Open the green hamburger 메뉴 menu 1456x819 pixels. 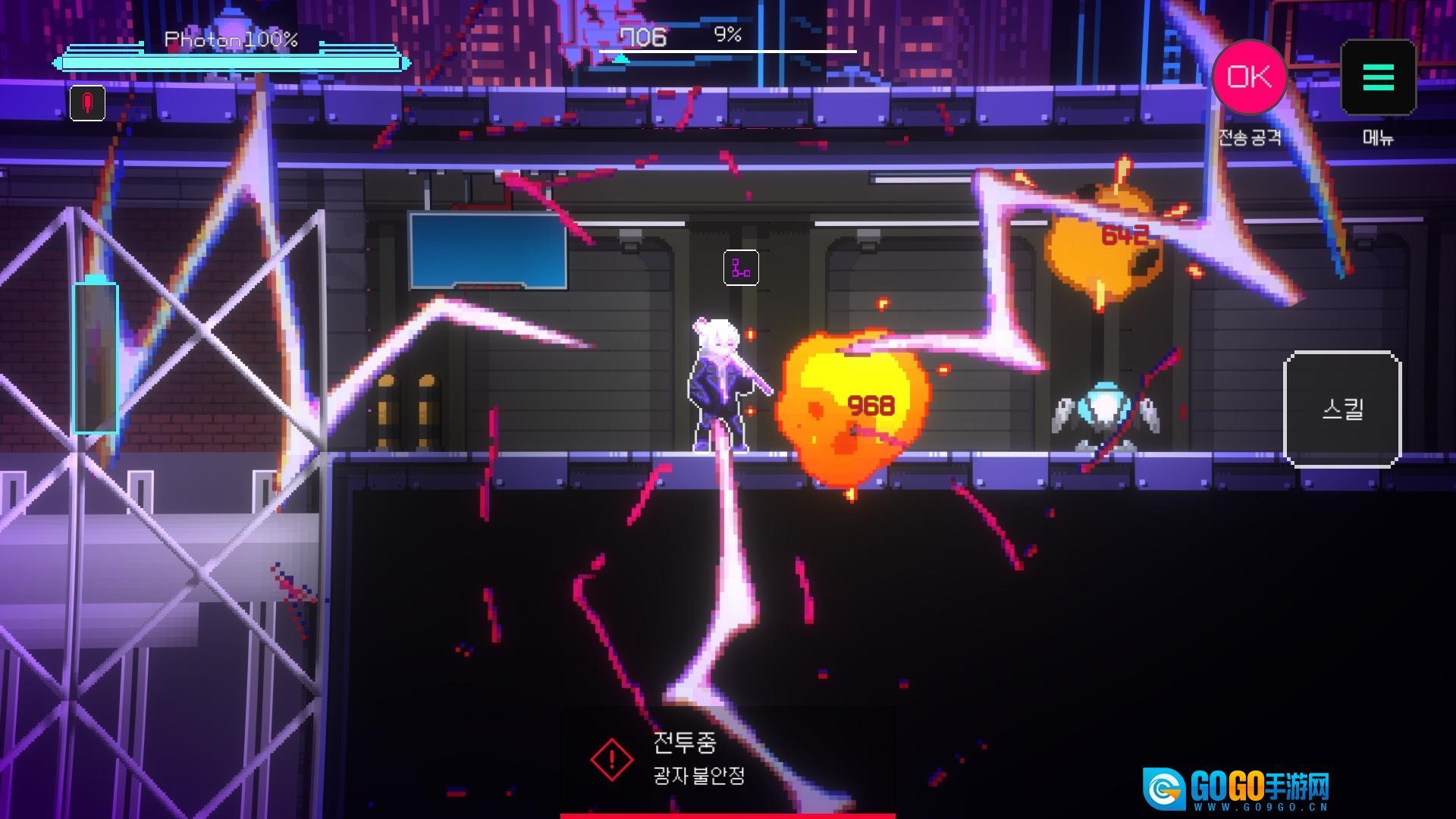pyautogui.click(x=1378, y=77)
